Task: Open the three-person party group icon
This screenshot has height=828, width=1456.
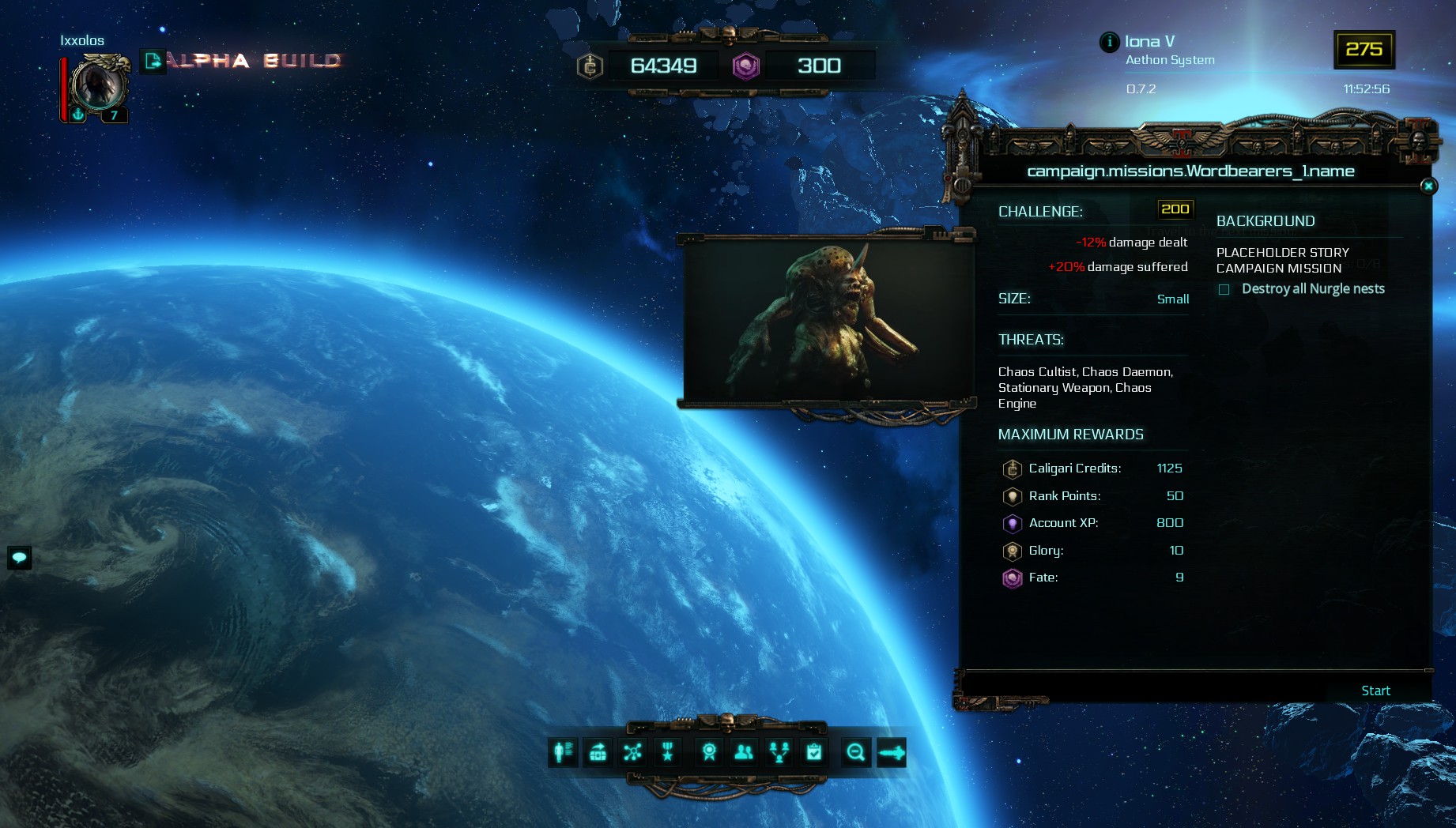Action: pos(779,752)
